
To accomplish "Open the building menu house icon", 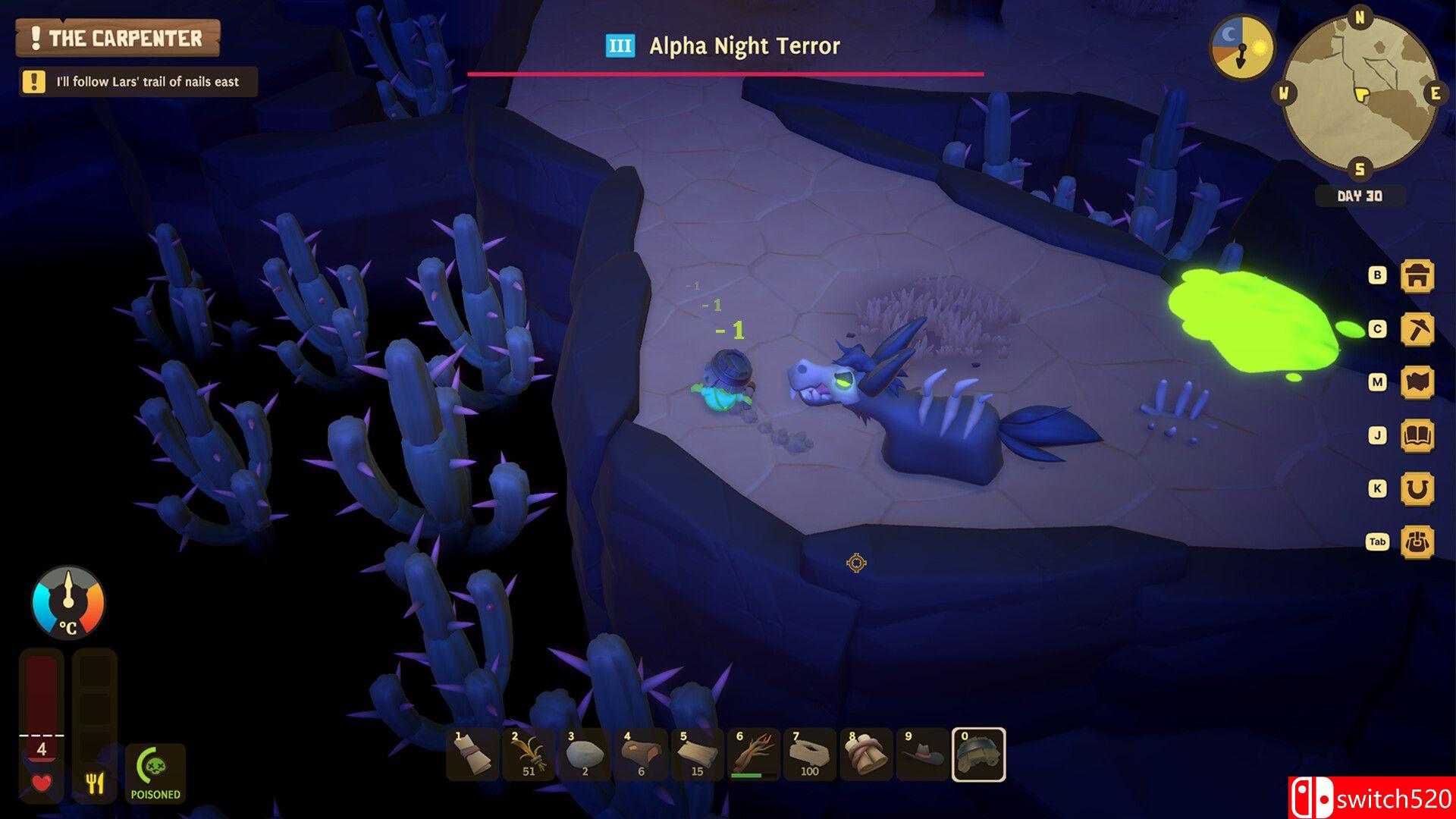I will [1417, 276].
